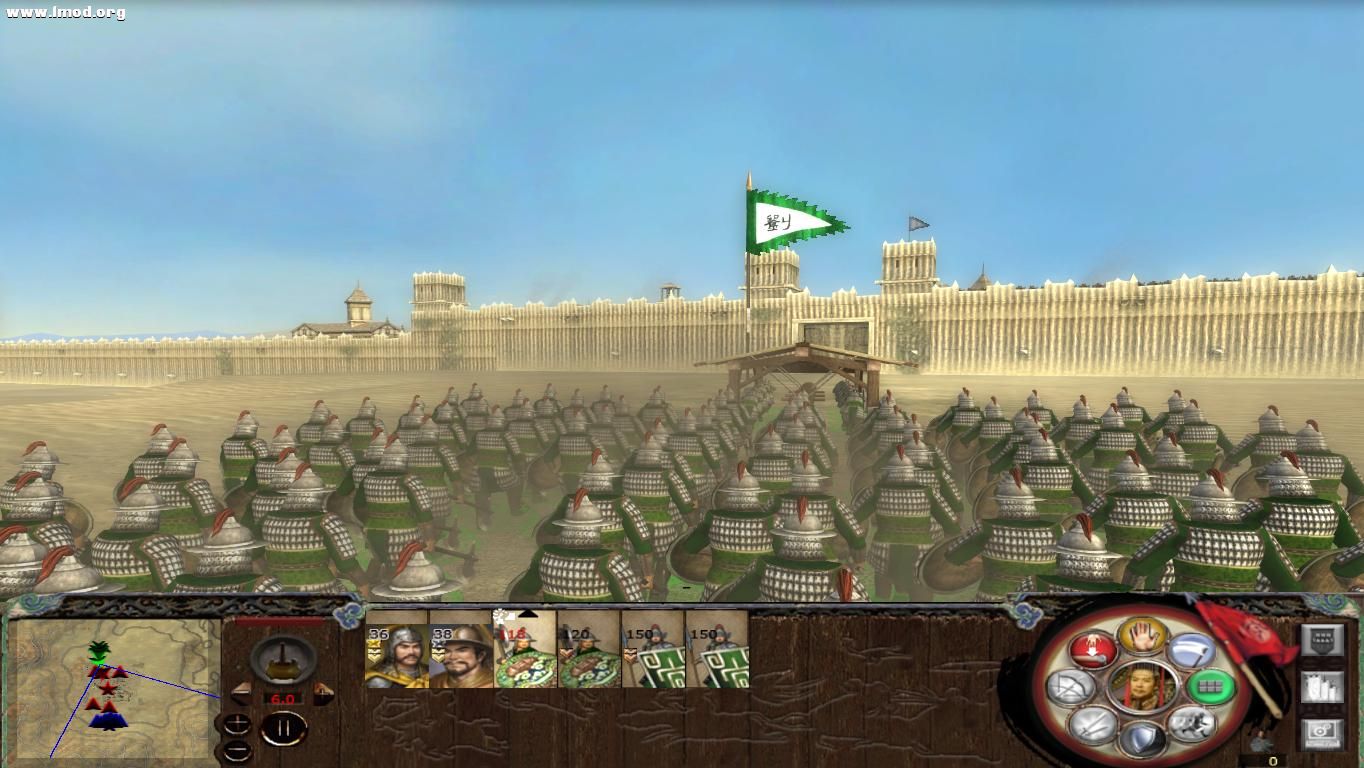Click the unit roster panel icon
This screenshot has height=768, width=1364.
point(1323,639)
